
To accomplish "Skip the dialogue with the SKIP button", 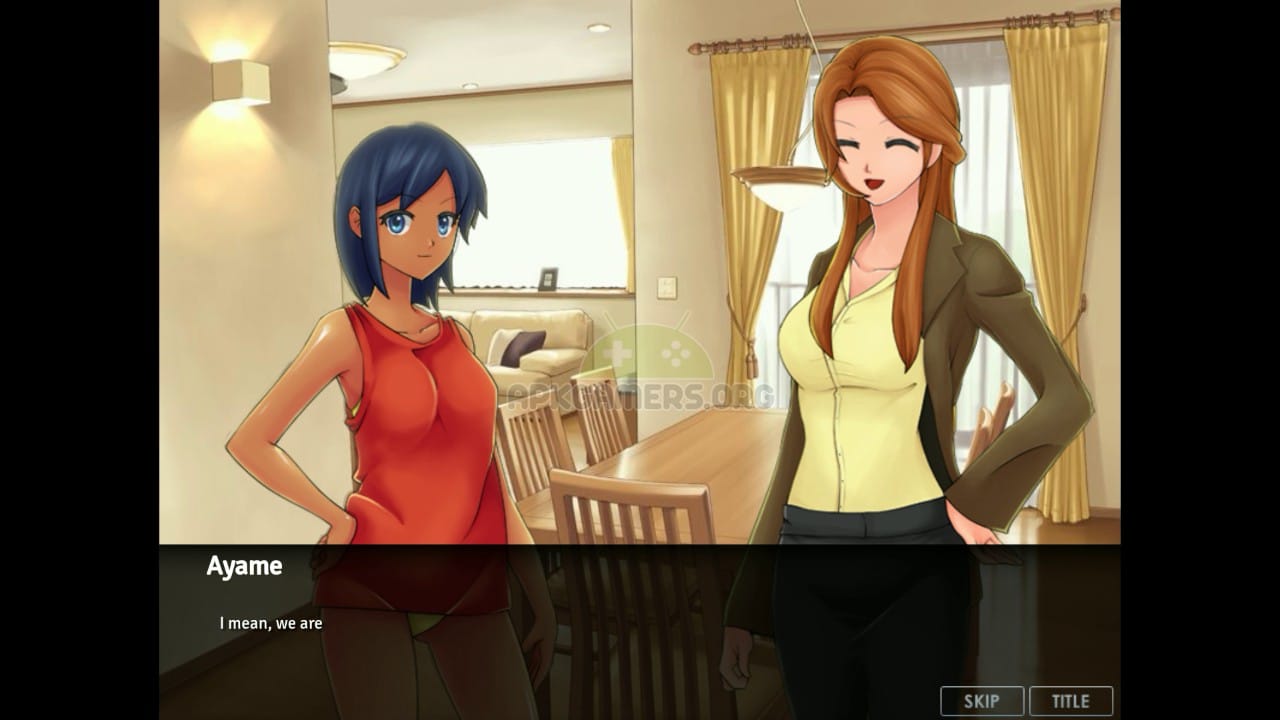I will click(982, 701).
